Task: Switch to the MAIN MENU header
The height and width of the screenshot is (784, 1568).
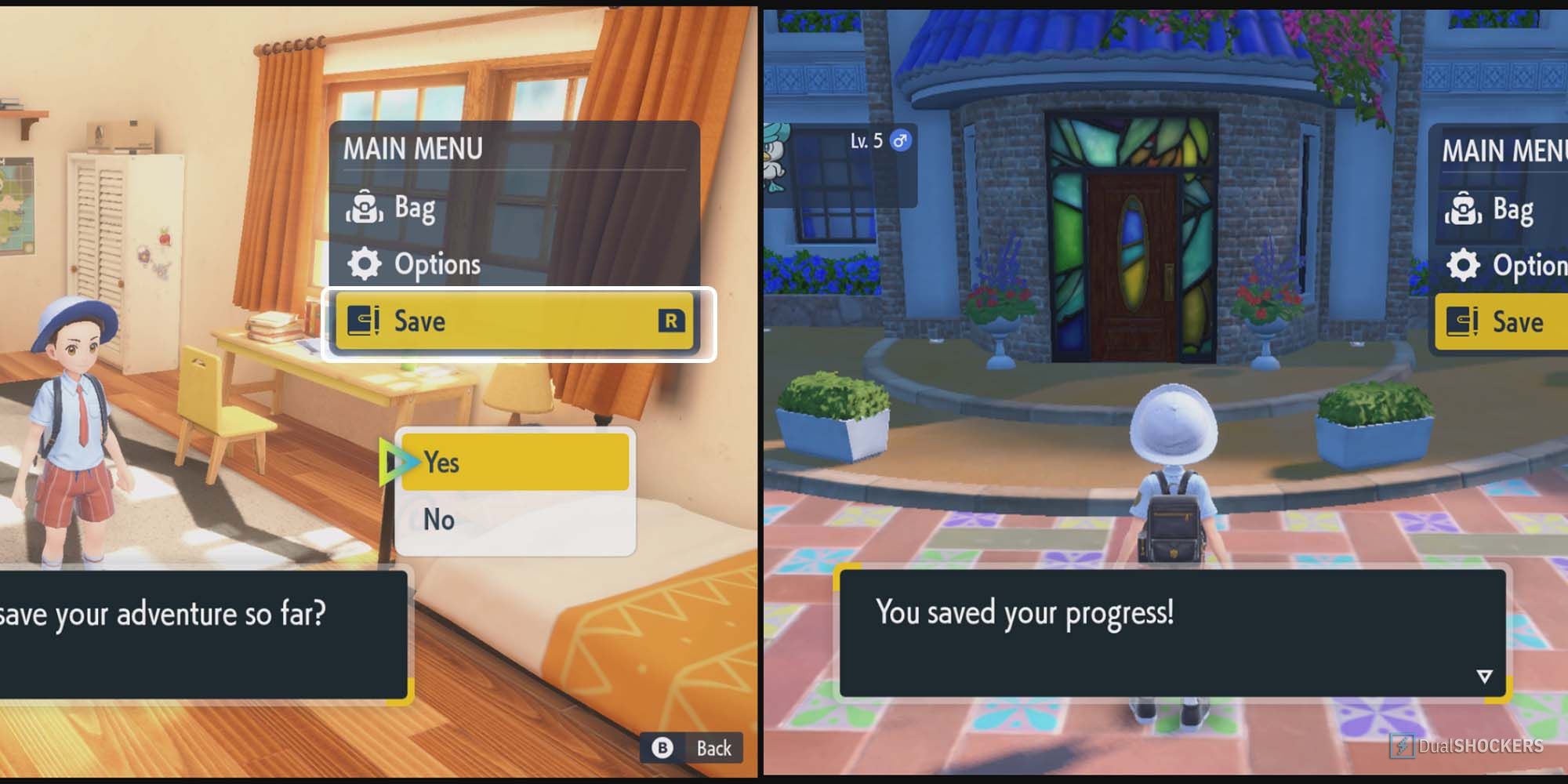Action: point(413,150)
